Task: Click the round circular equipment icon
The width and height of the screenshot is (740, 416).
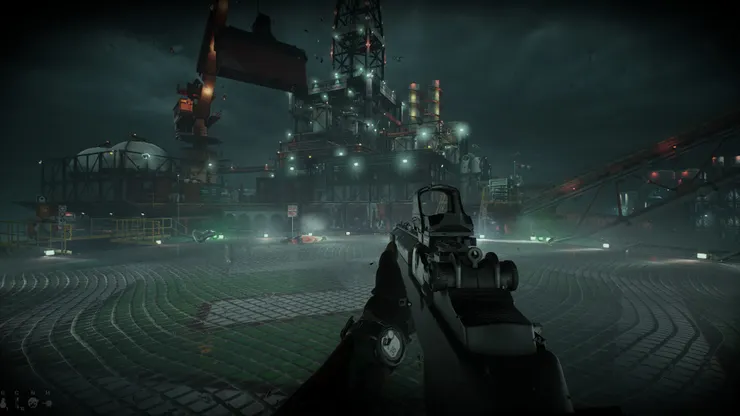Action: [33, 403]
